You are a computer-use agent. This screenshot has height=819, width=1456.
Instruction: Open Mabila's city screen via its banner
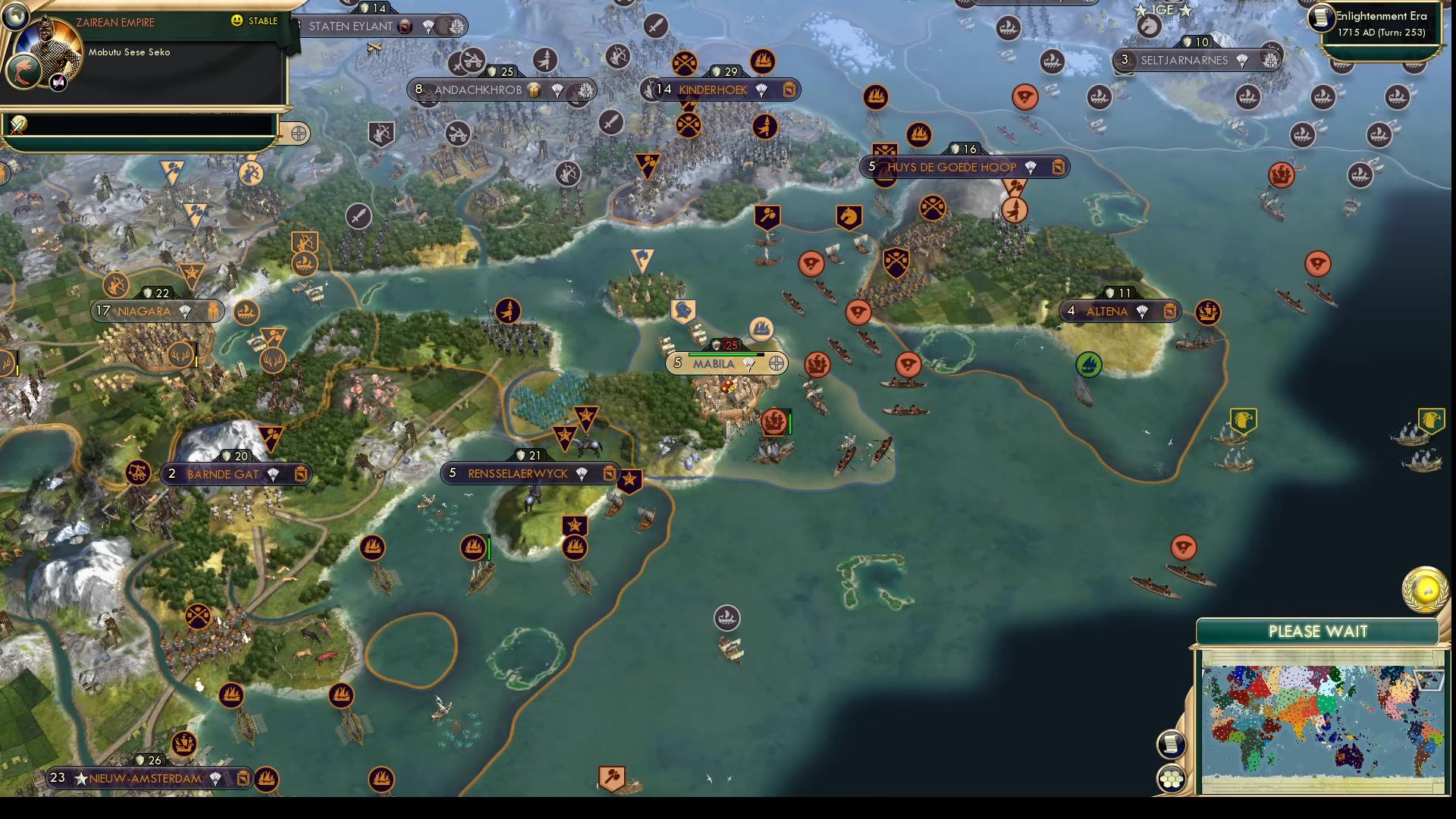(x=713, y=364)
